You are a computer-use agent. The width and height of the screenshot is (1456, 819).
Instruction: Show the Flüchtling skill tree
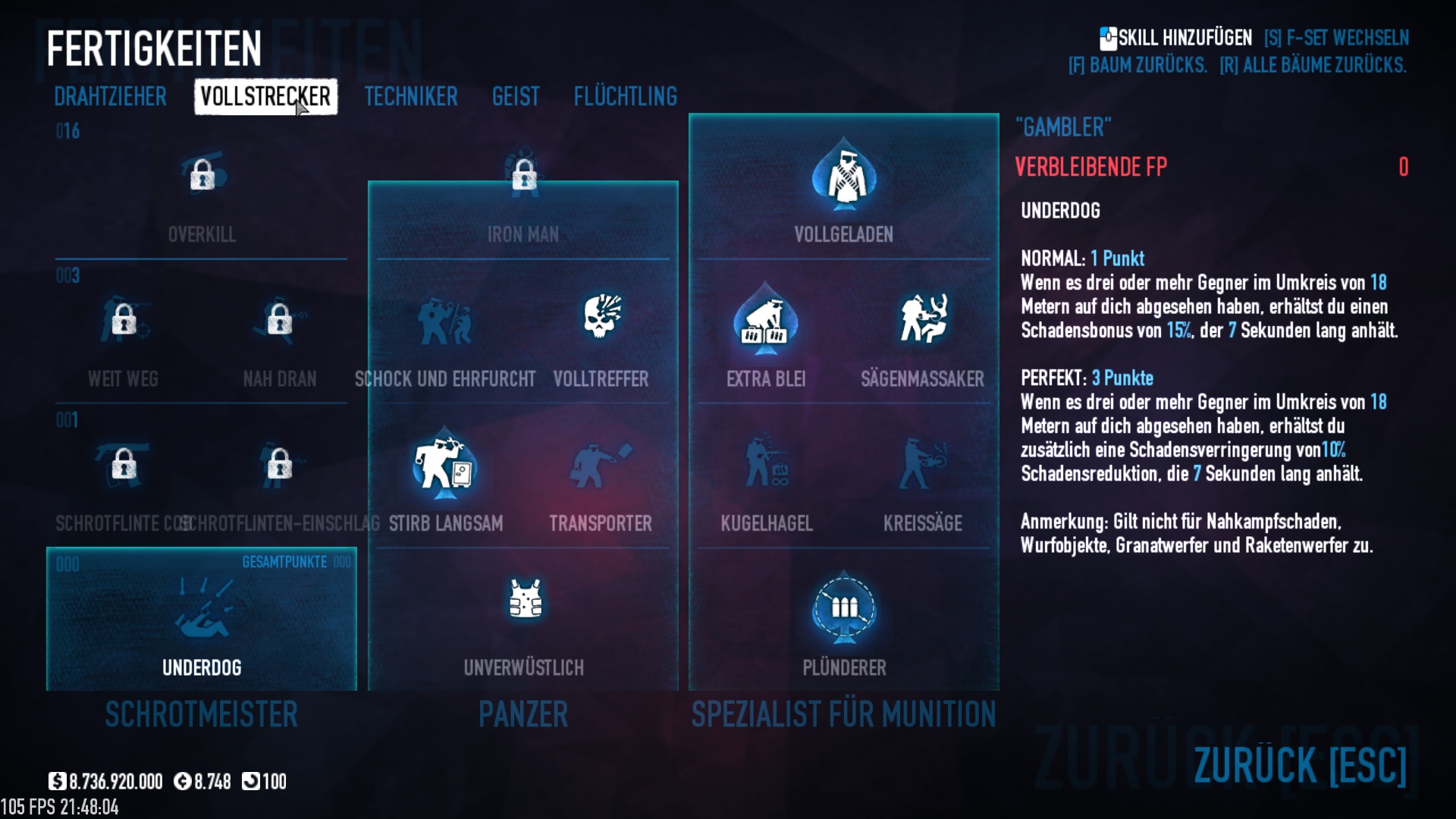click(625, 97)
